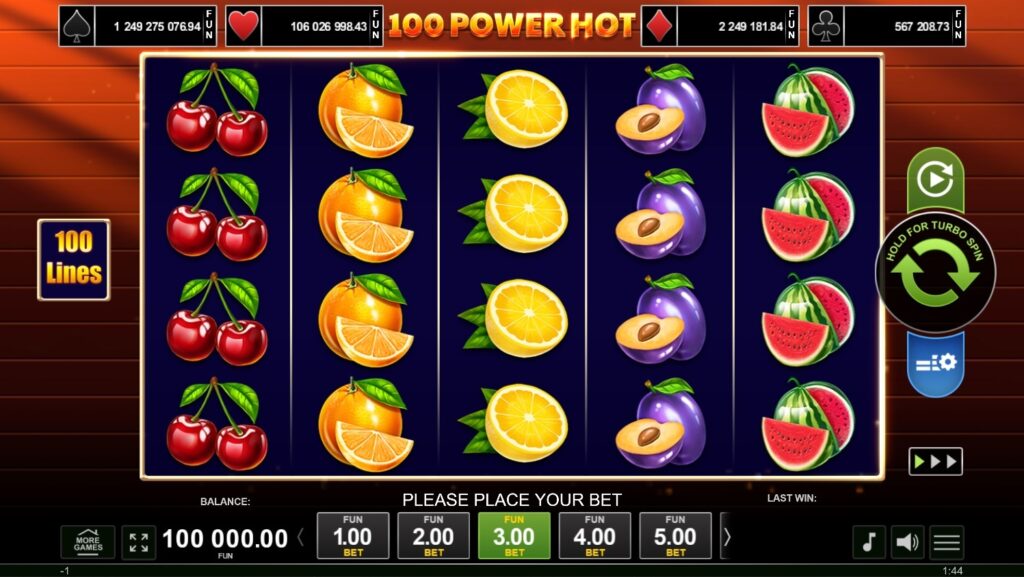The height and width of the screenshot is (577, 1024).
Task: Select the highlighted 3.00 FUN bet
Action: coord(514,536)
